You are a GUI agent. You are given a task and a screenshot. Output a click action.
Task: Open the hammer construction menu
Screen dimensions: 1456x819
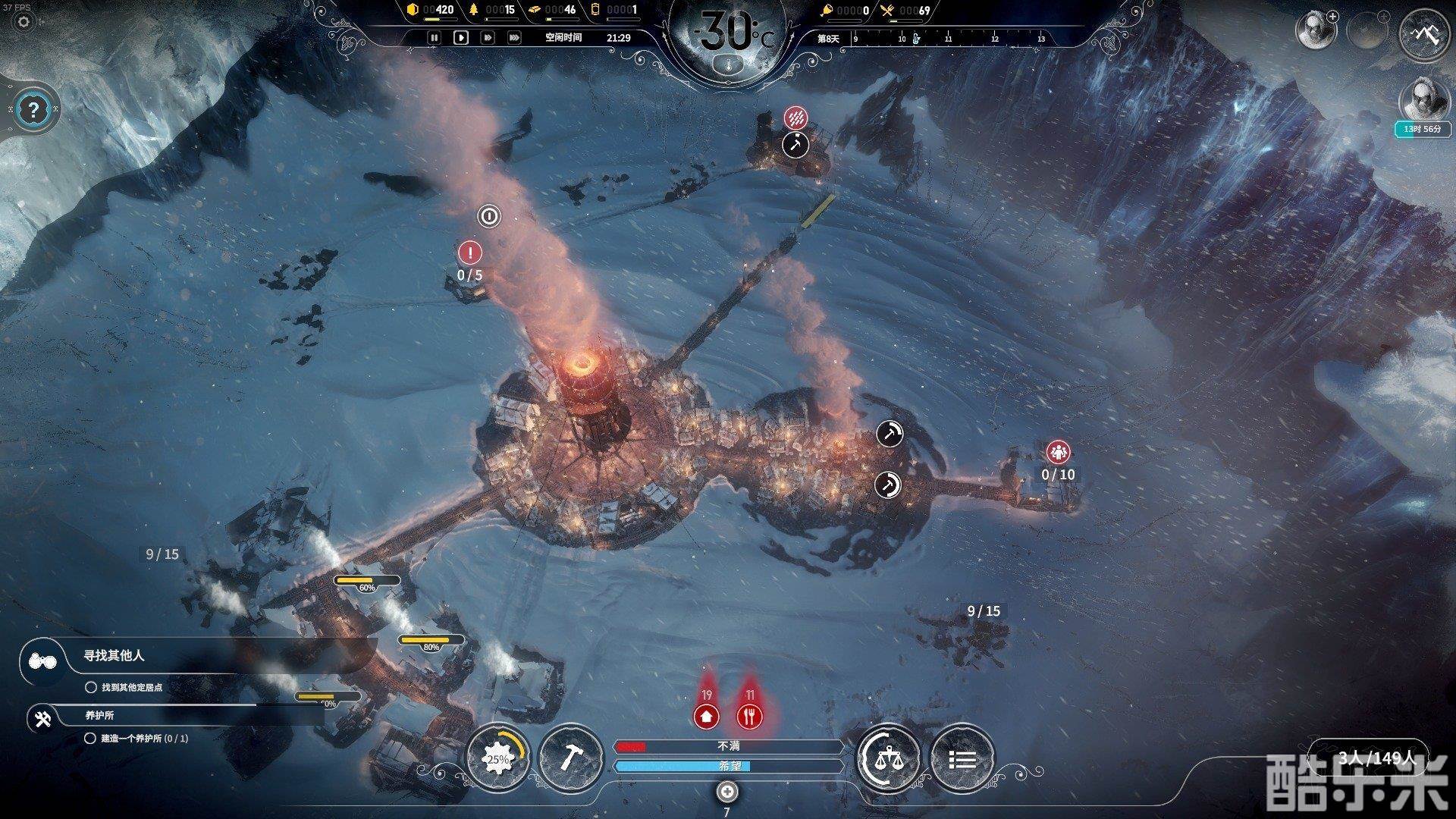[570, 758]
